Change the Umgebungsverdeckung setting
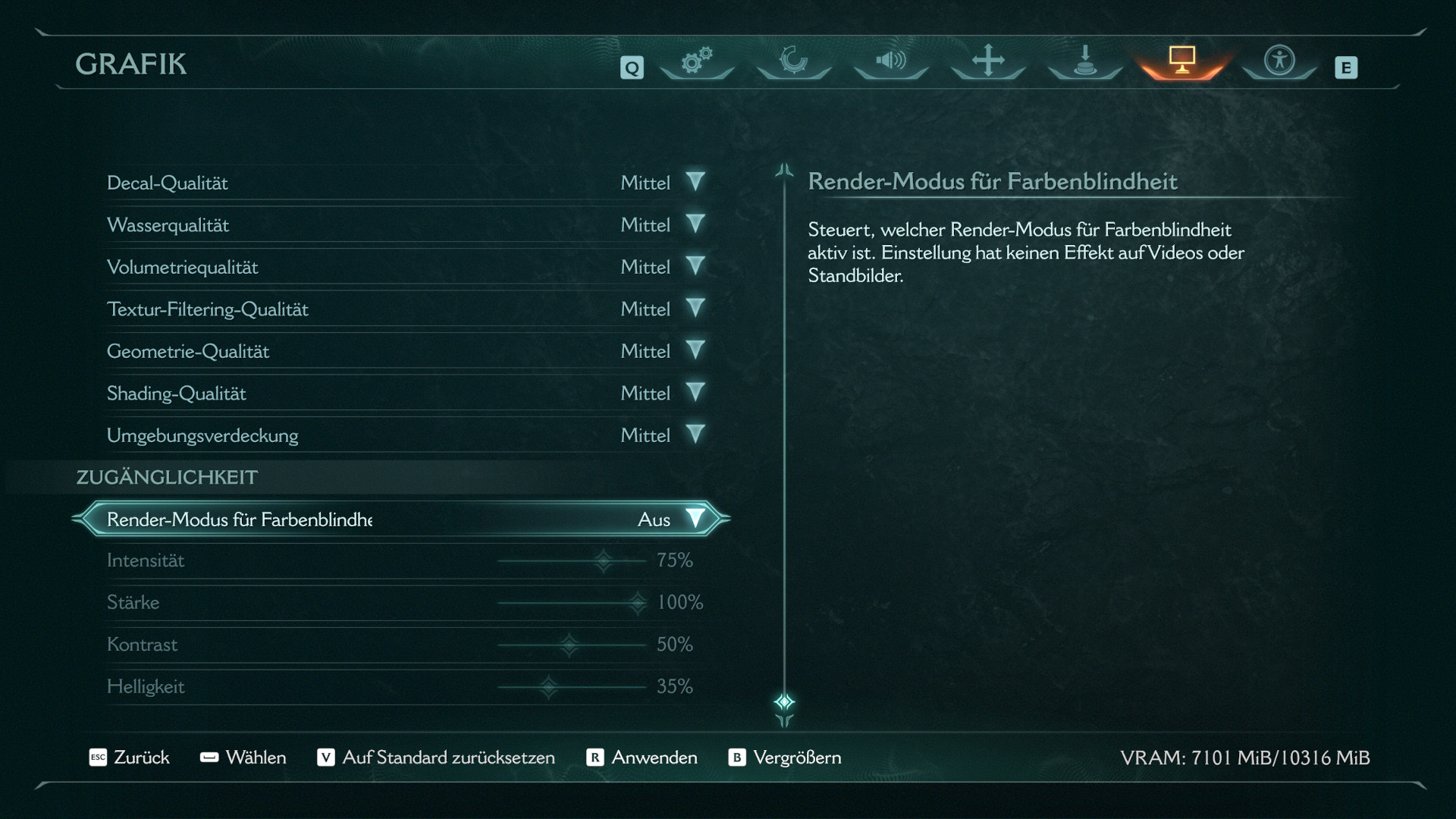The width and height of the screenshot is (1456, 819). [x=695, y=435]
